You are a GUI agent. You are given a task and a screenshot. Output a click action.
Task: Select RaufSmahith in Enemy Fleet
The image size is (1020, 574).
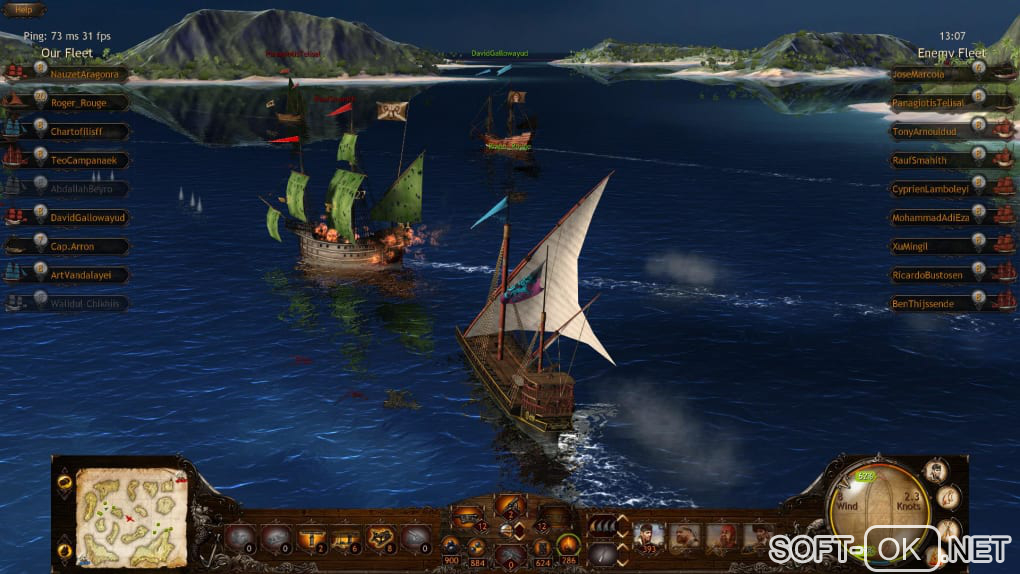(923, 160)
